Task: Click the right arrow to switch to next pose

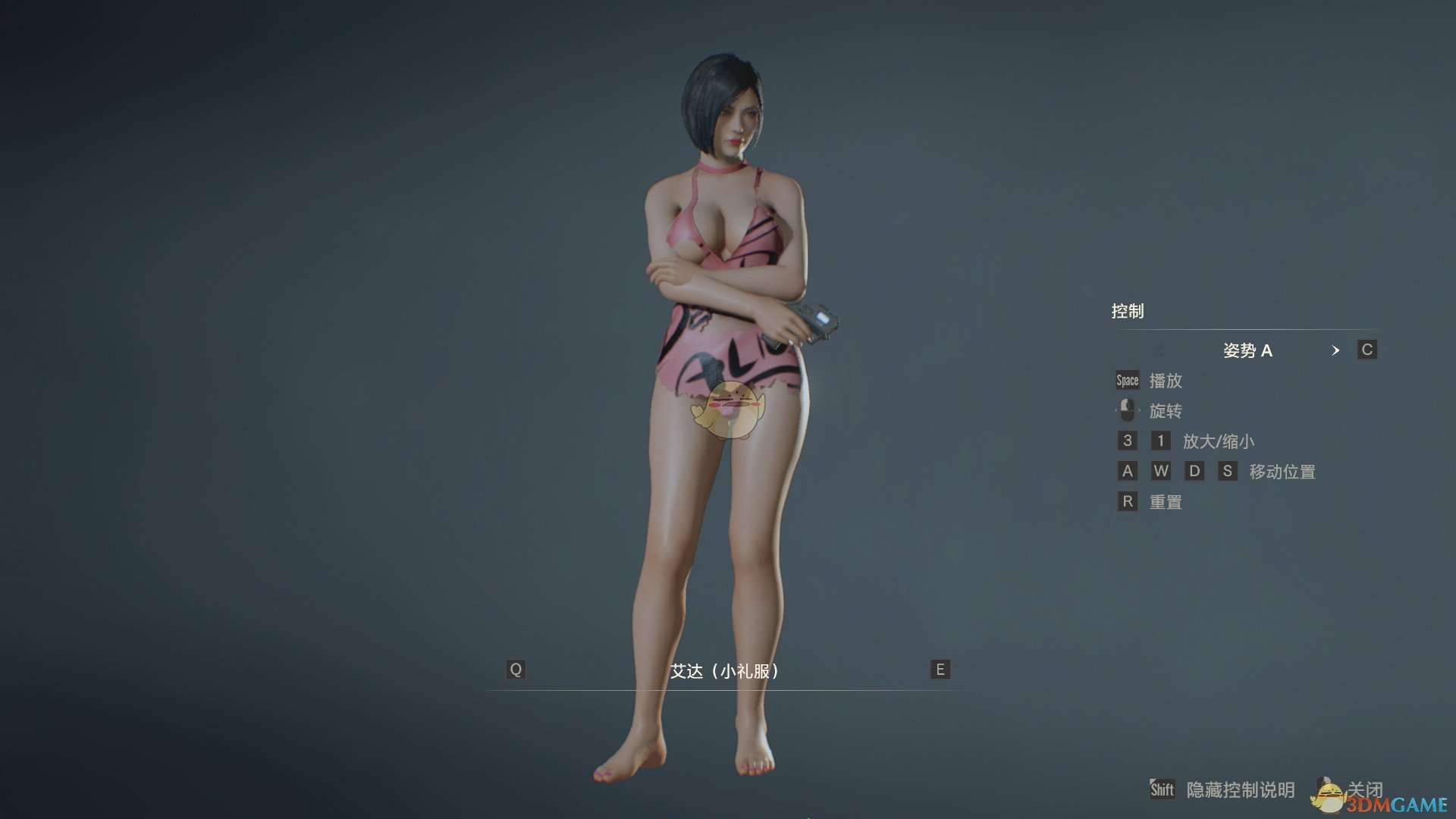Action: pos(1336,350)
